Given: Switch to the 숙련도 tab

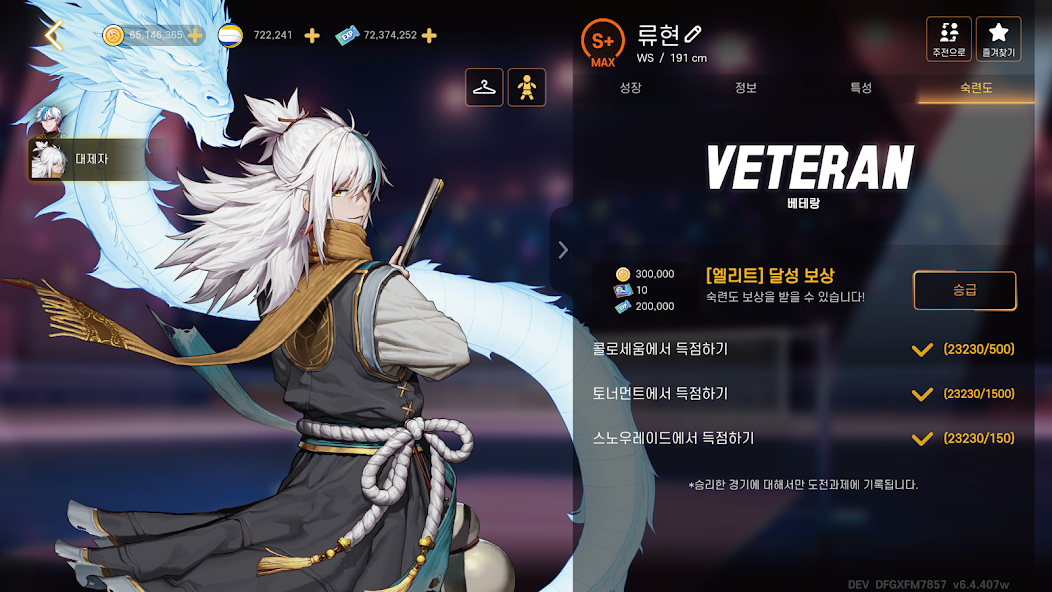Looking at the screenshot, I should tap(976, 88).
